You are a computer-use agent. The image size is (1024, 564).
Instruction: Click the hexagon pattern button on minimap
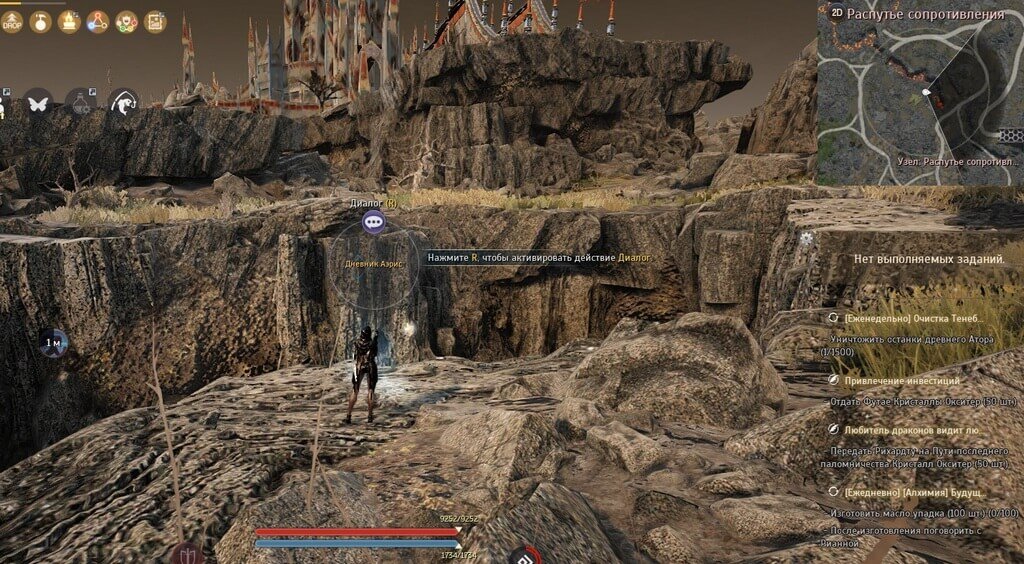pyautogui.click(x=1010, y=134)
